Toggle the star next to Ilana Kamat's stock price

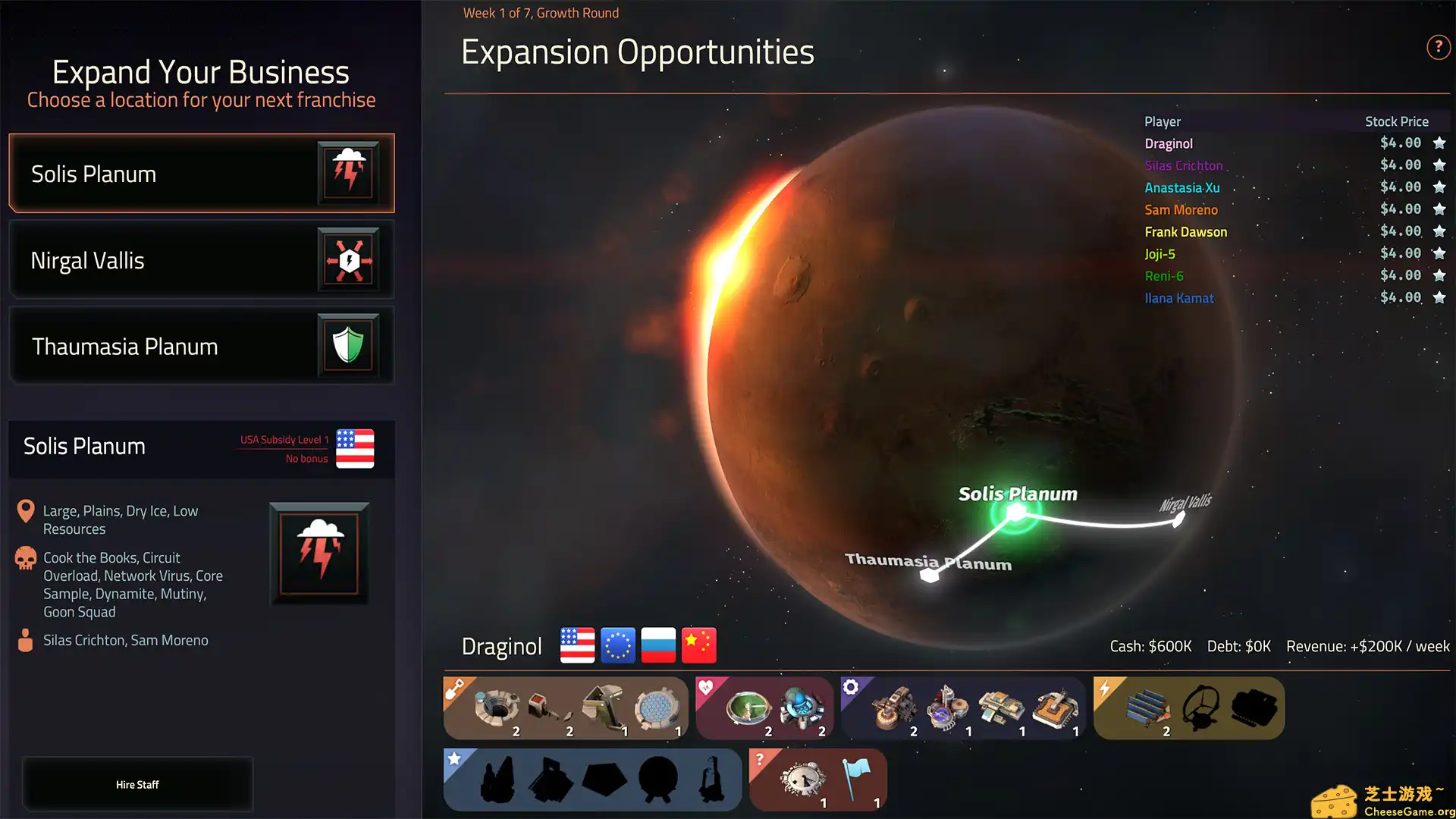1439,297
